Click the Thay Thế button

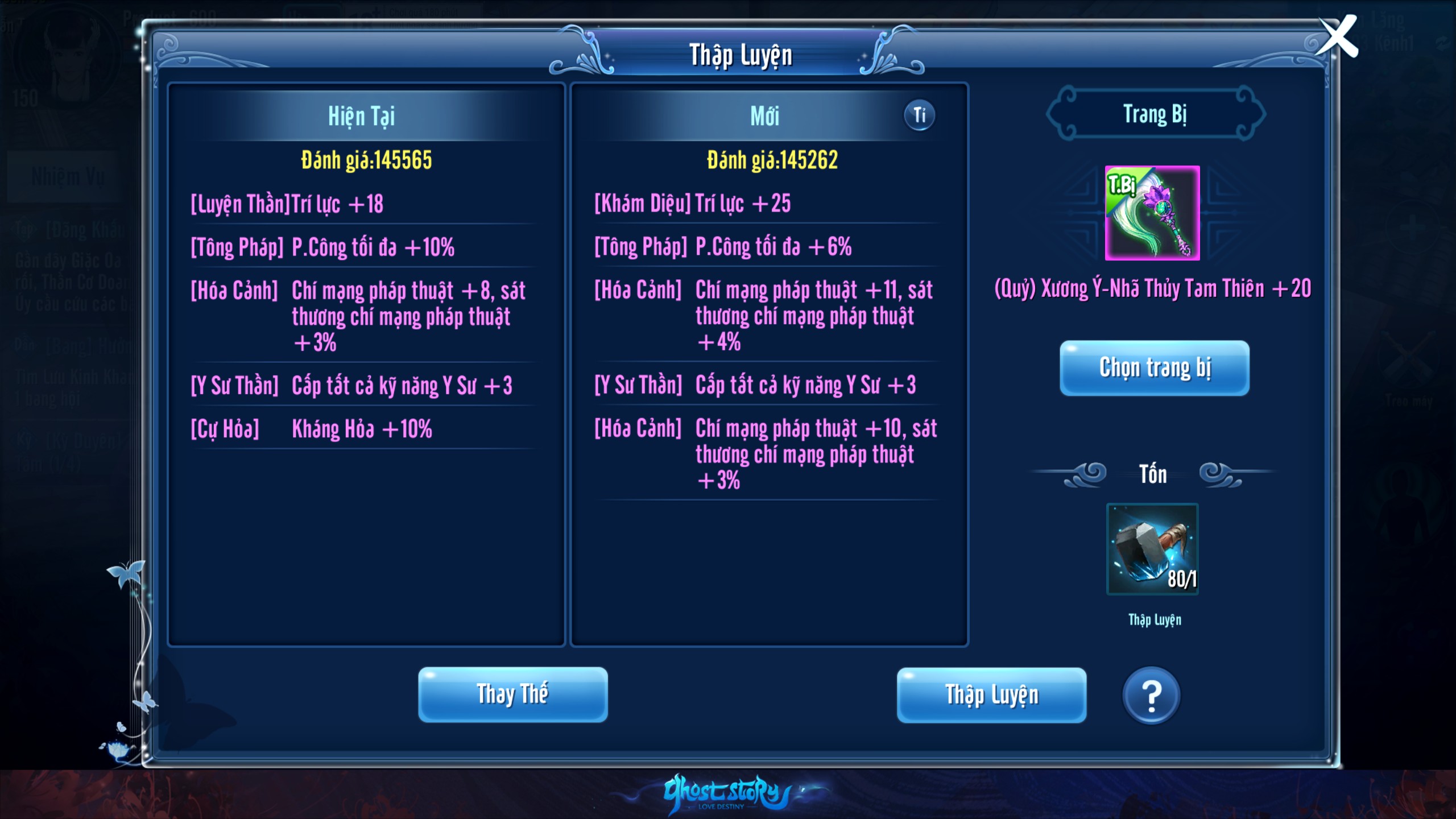click(x=512, y=694)
